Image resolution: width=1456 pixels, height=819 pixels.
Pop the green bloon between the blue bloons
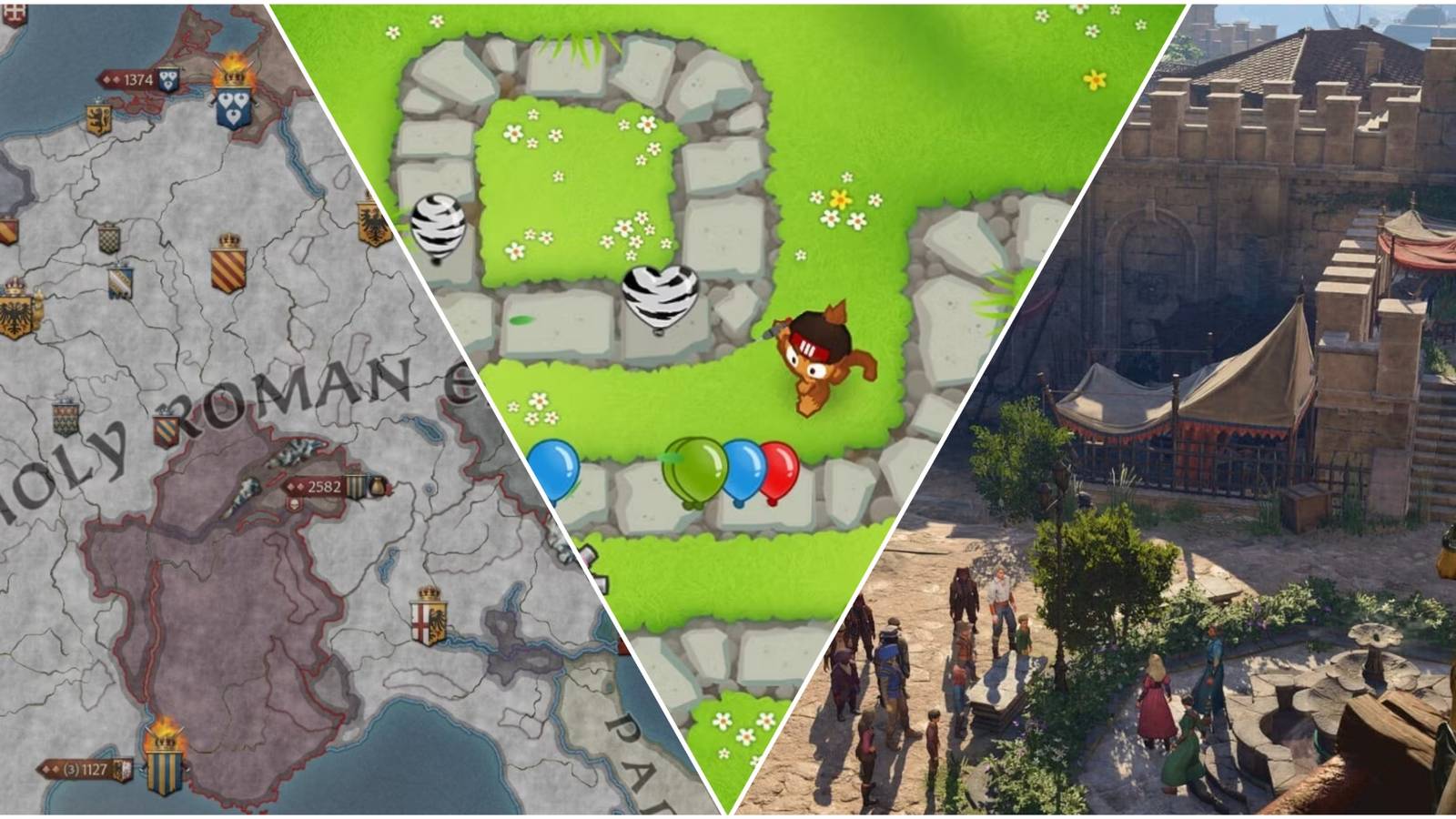pos(692,473)
